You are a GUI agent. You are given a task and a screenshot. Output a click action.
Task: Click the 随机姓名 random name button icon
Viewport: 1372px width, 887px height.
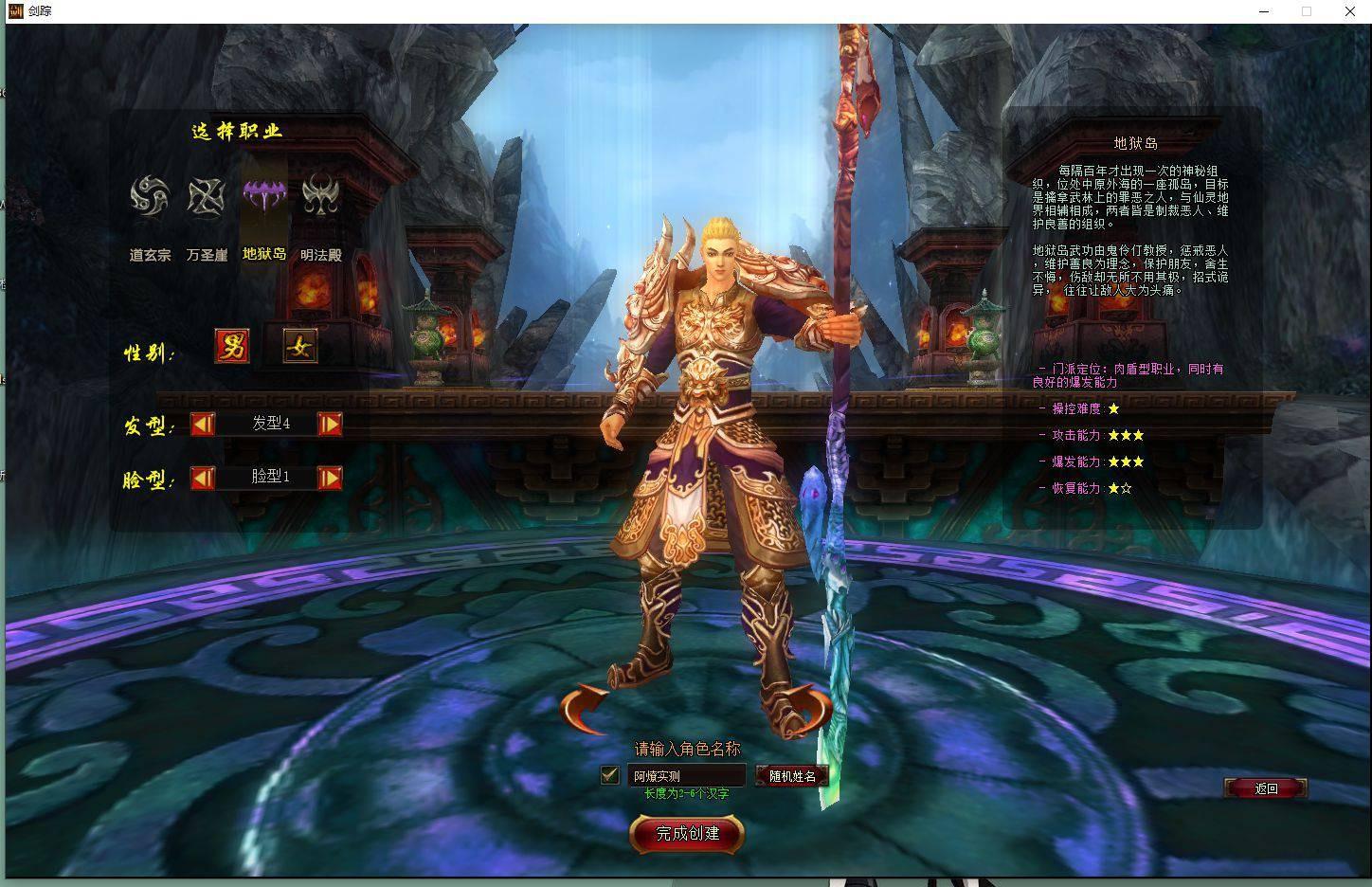point(792,775)
